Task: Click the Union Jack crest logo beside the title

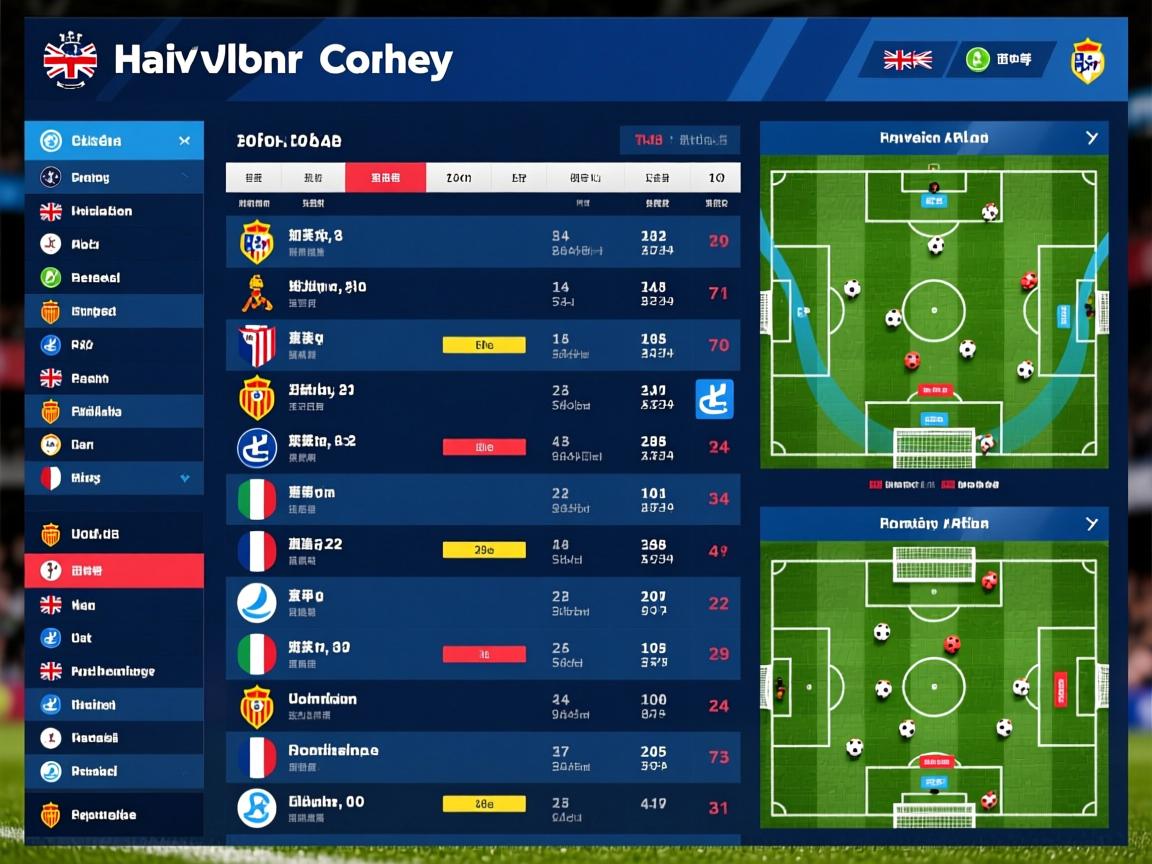Action: click(70, 59)
